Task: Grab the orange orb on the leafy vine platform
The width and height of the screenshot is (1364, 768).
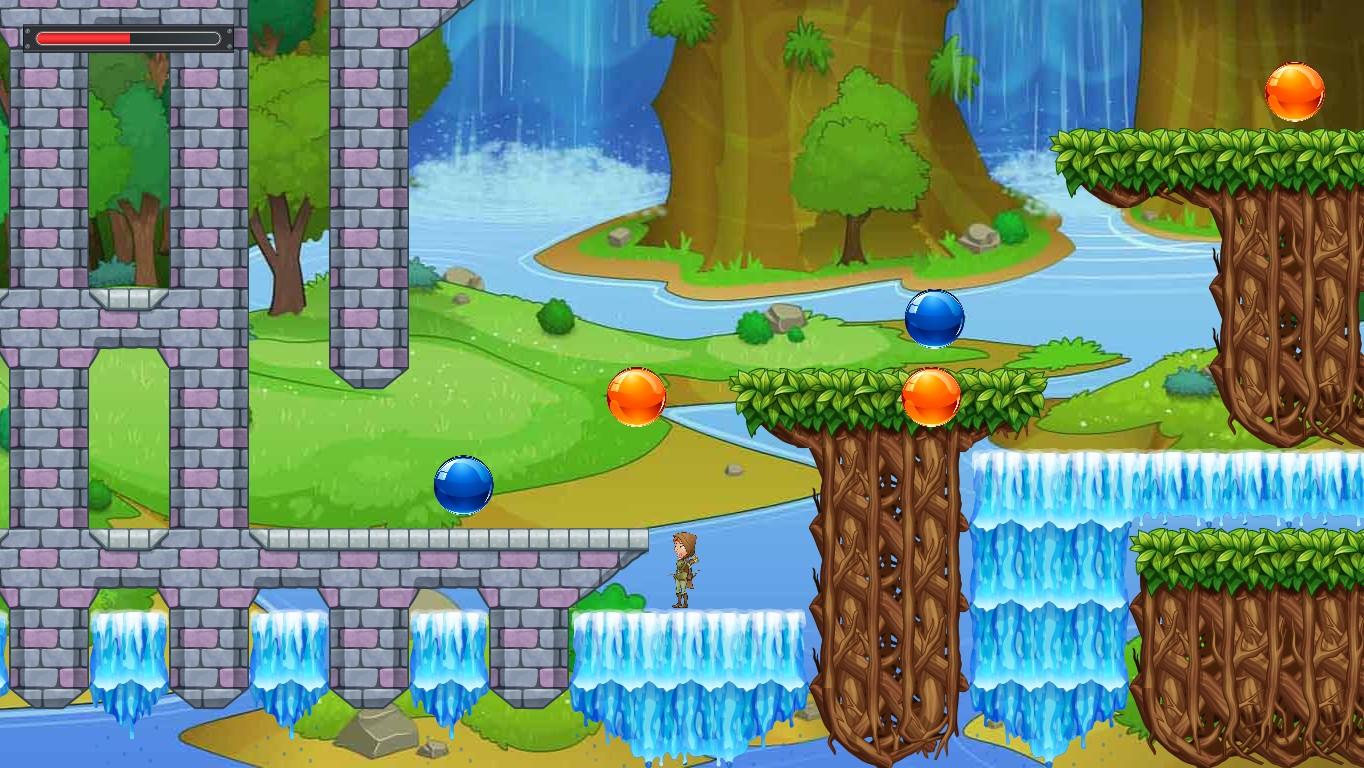Action: [933, 397]
